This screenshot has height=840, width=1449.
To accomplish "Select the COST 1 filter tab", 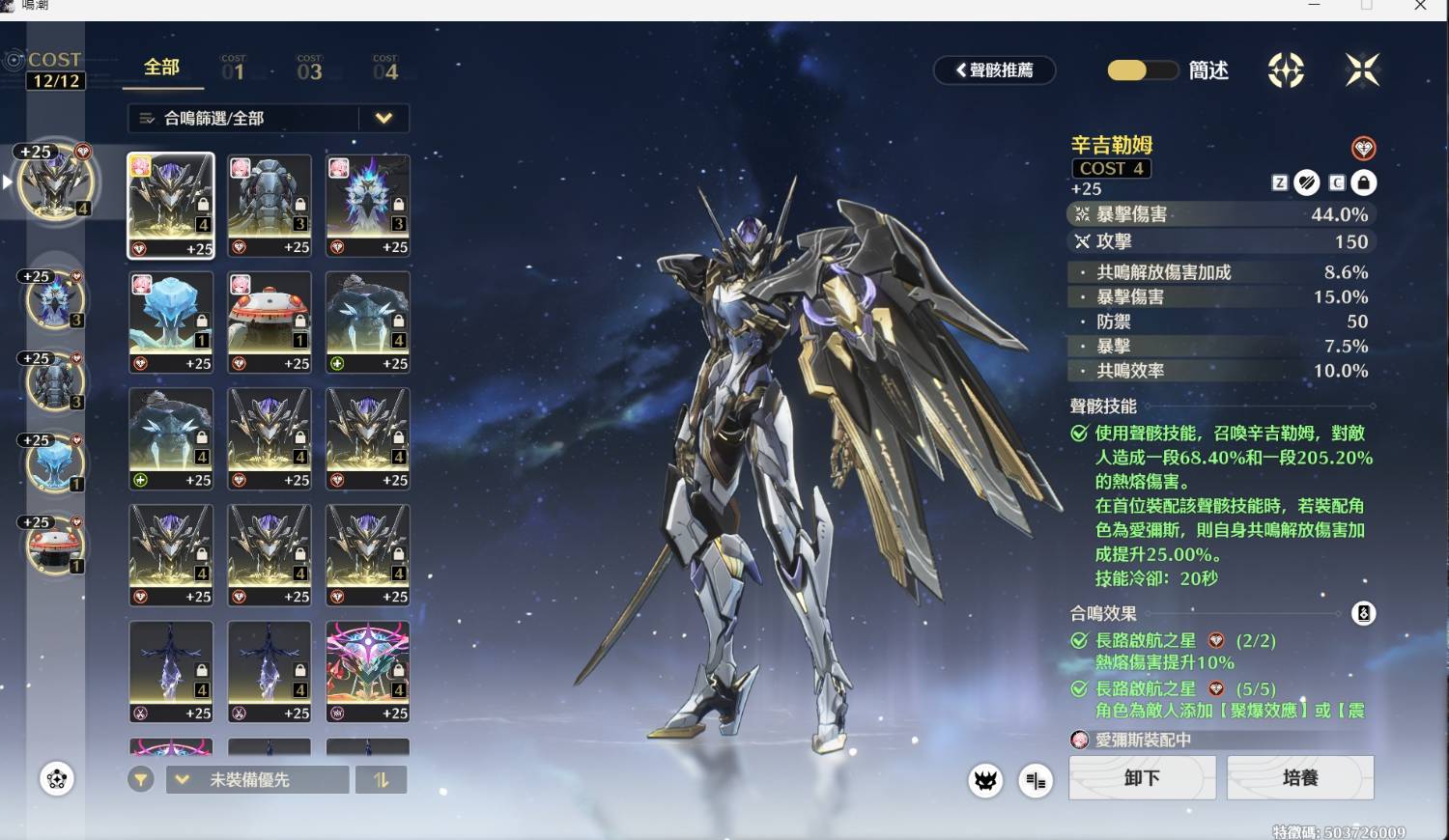I will [x=233, y=69].
